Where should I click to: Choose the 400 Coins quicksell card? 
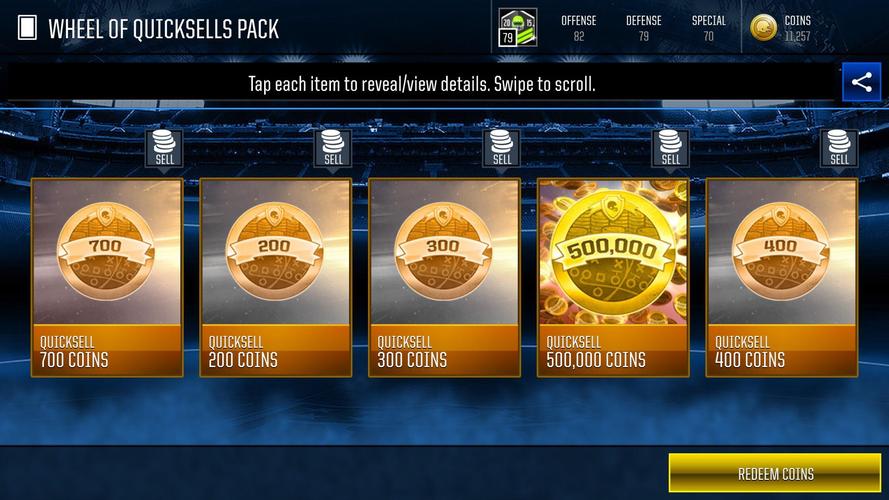point(782,277)
